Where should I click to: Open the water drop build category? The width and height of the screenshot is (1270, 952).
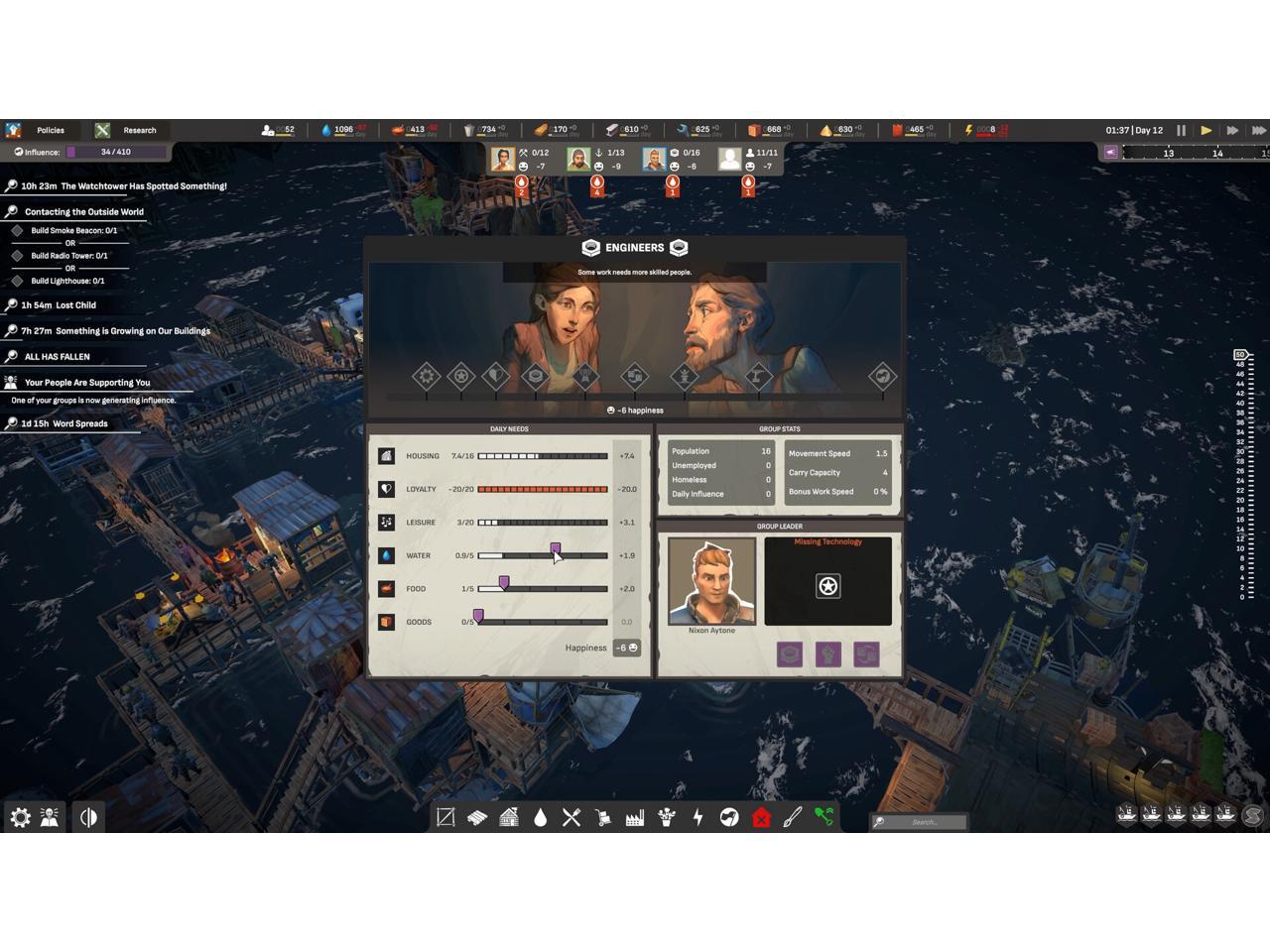pyautogui.click(x=540, y=817)
